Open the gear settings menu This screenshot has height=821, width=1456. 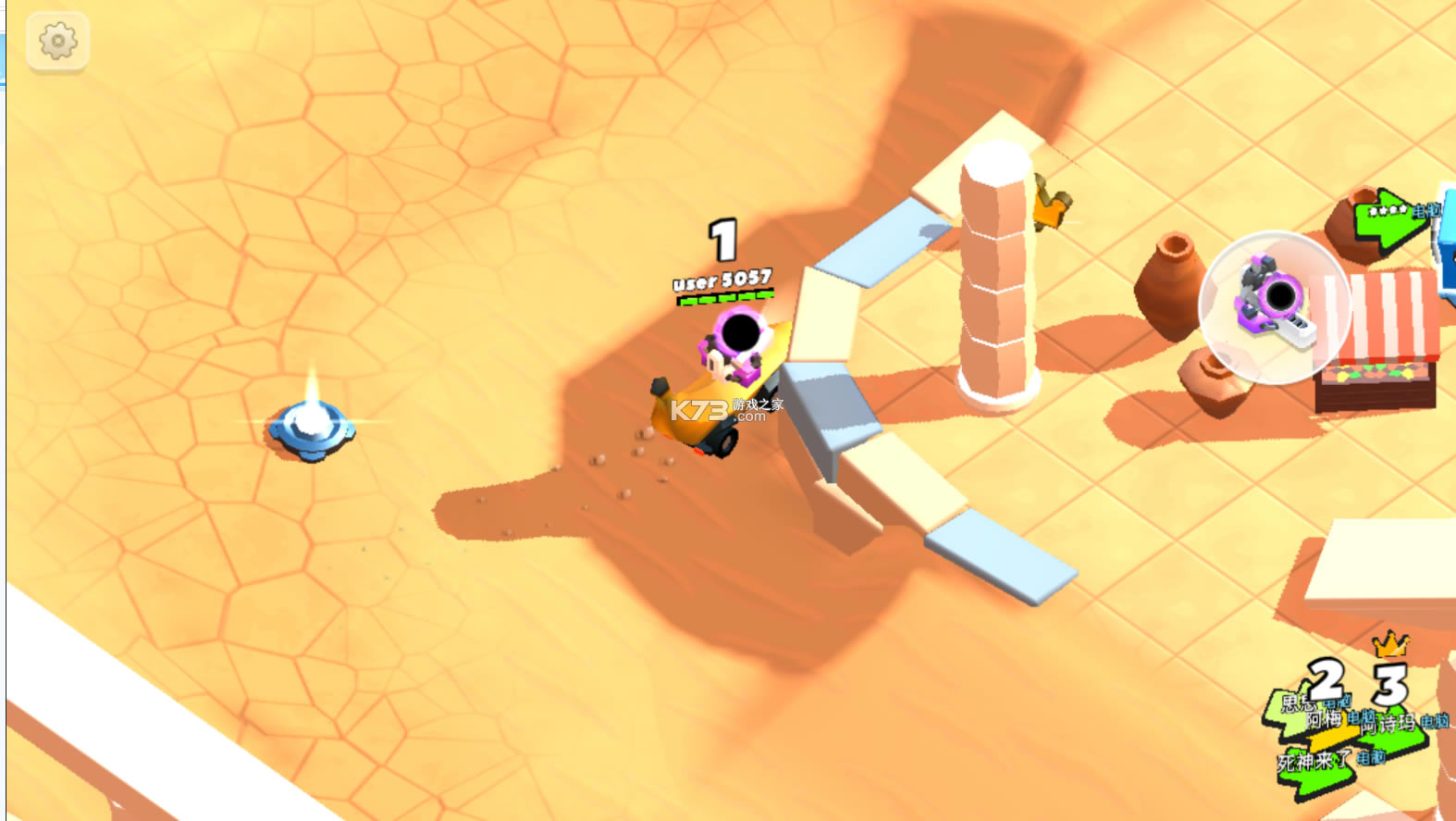coord(57,42)
